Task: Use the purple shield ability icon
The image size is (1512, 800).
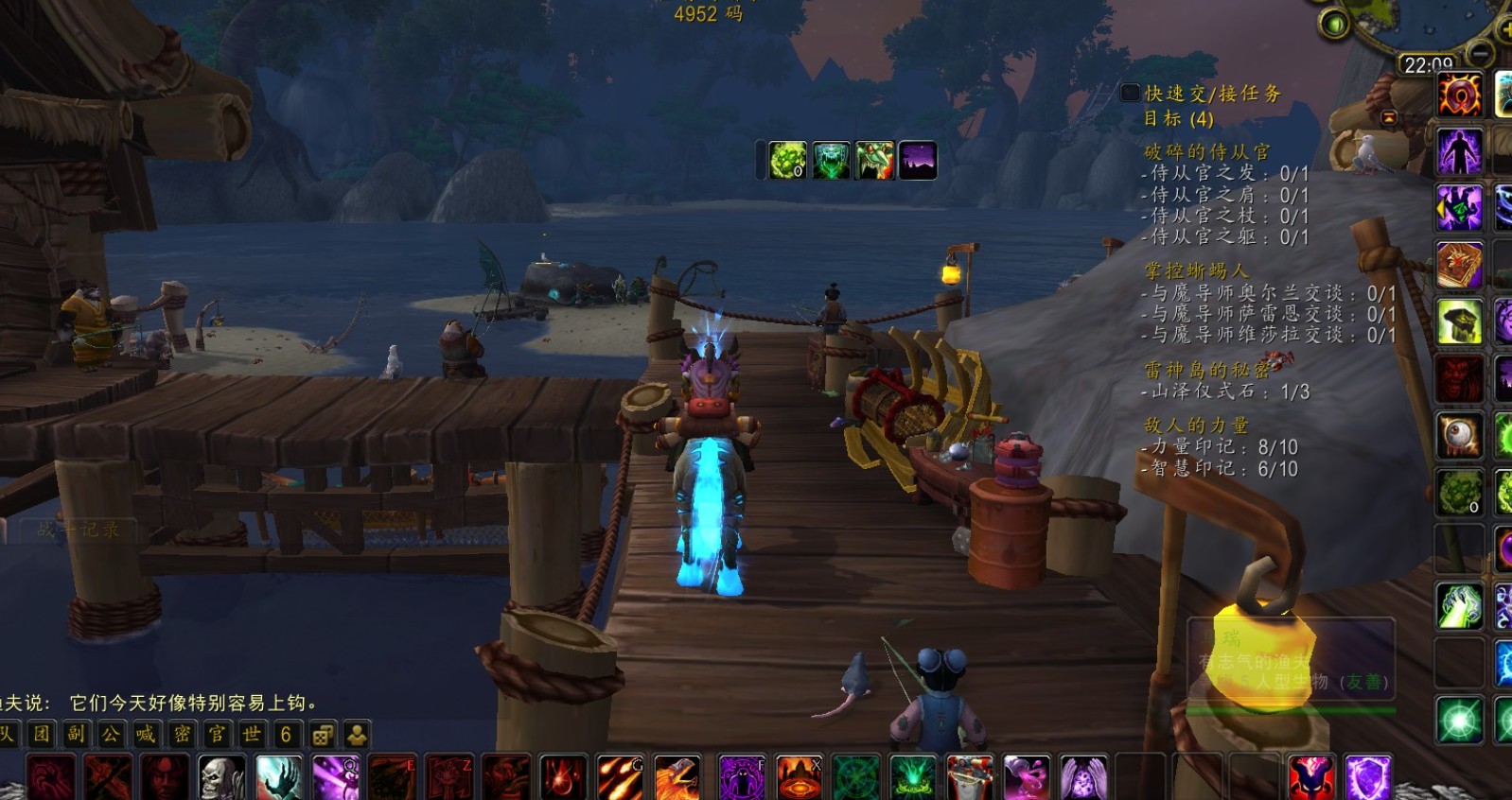Action: tap(1367, 777)
